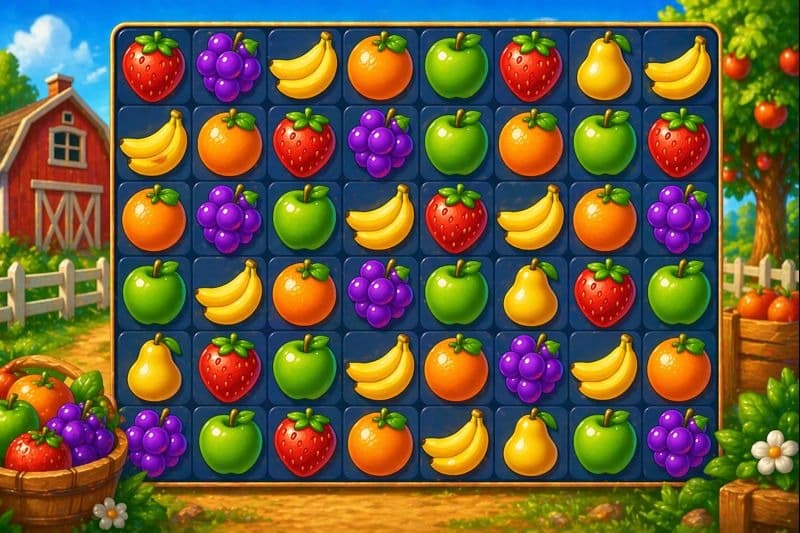The image size is (800, 533).
Task: Pick the strawberry tile in the bottom row
Action: coord(304,443)
